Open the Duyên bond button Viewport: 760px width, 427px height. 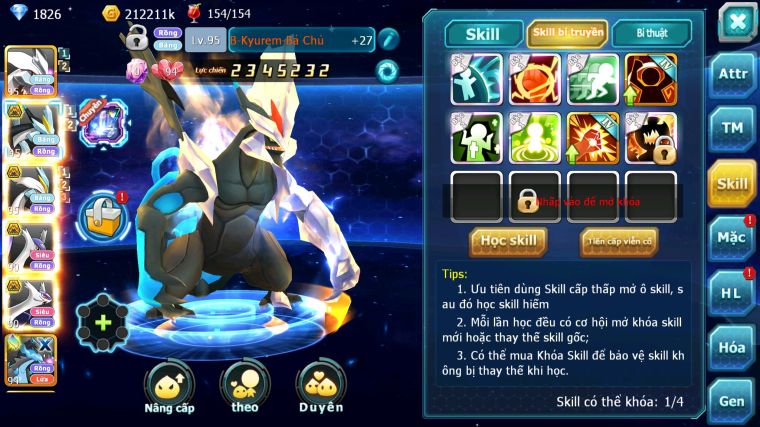320,387
